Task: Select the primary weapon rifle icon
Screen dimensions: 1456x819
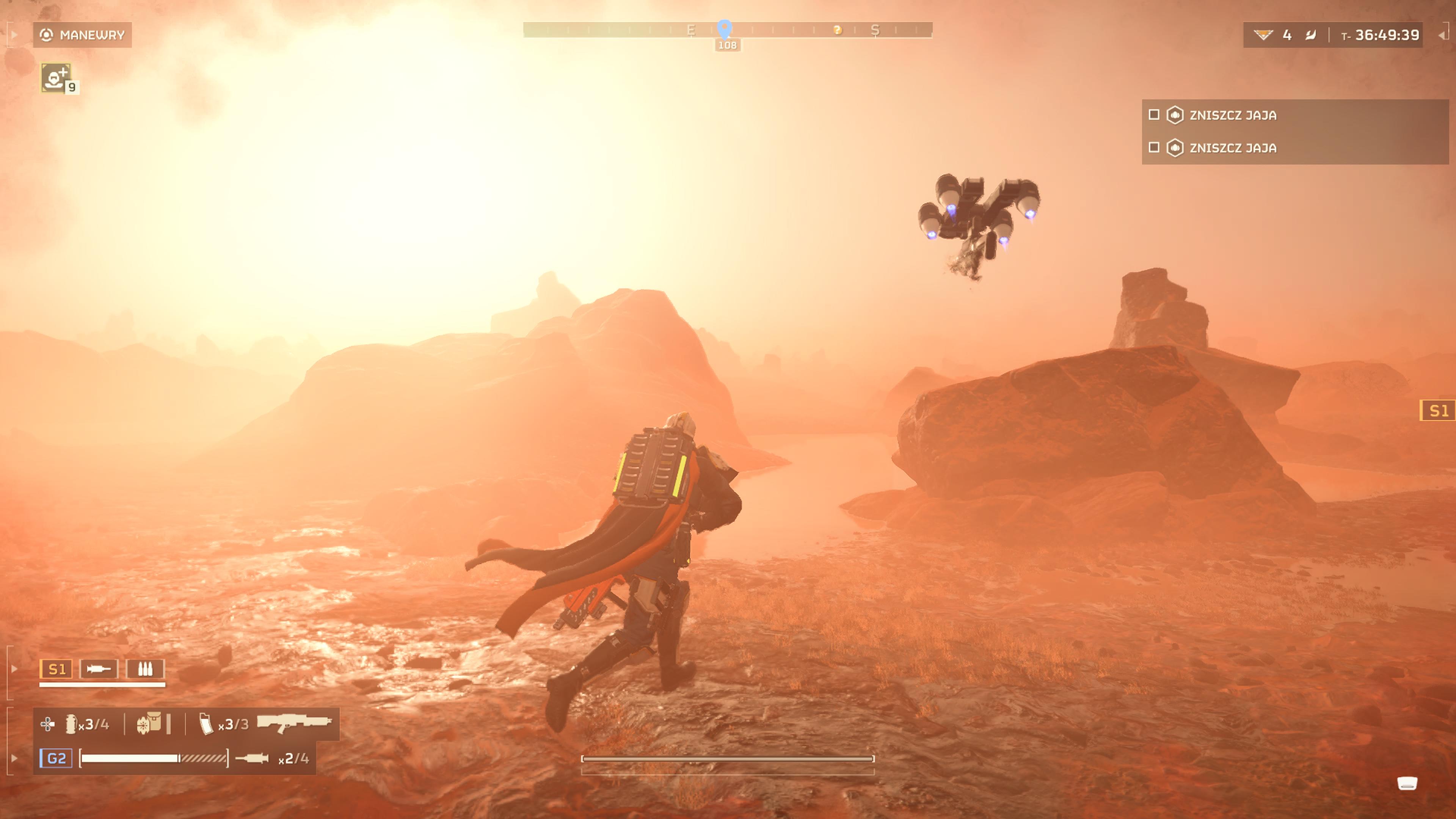Action: [x=294, y=722]
